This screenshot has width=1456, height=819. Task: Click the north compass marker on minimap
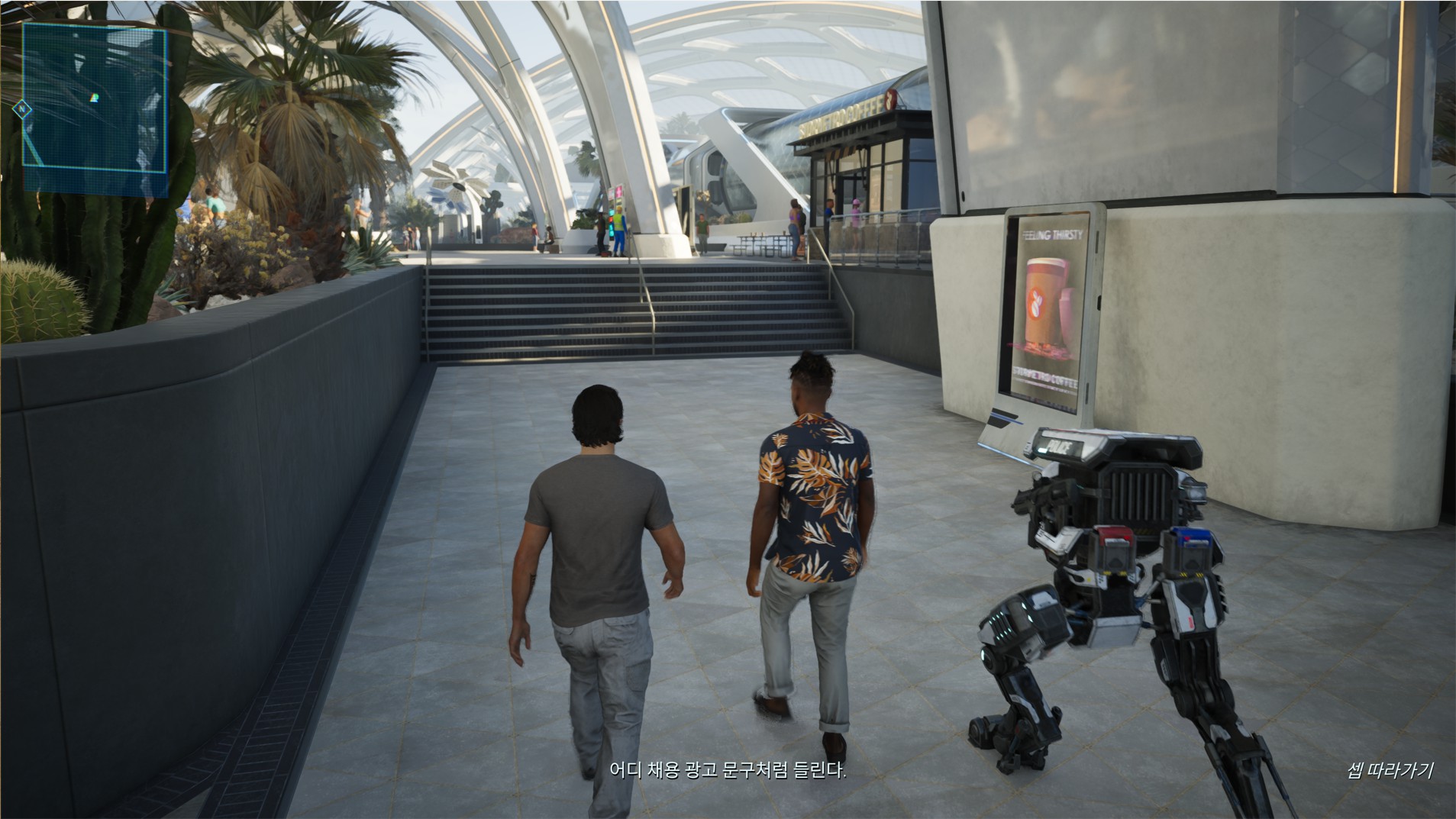click(23, 109)
